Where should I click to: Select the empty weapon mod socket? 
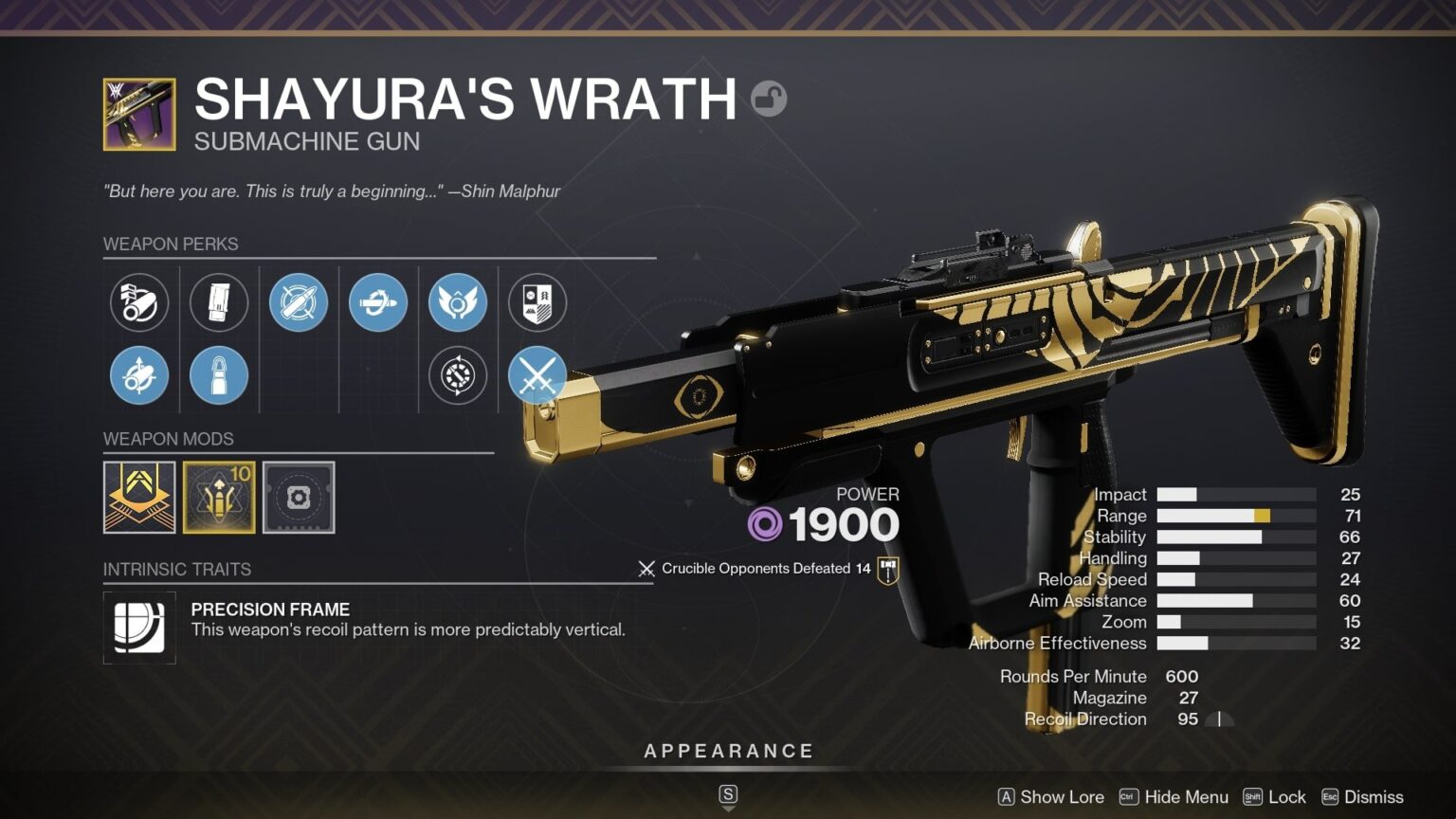pyautogui.click(x=299, y=498)
